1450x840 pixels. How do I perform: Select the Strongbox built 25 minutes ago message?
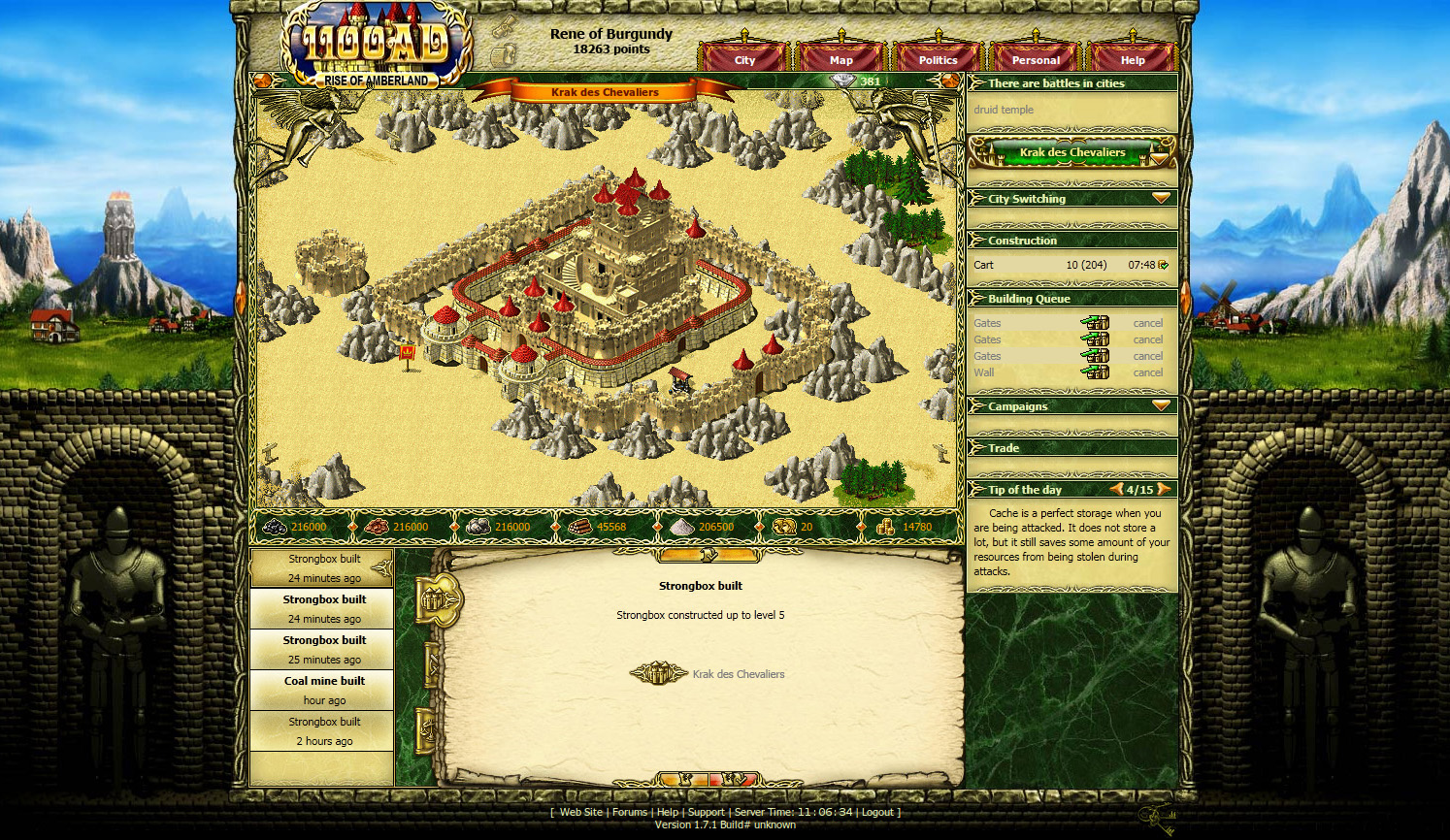tap(324, 649)
